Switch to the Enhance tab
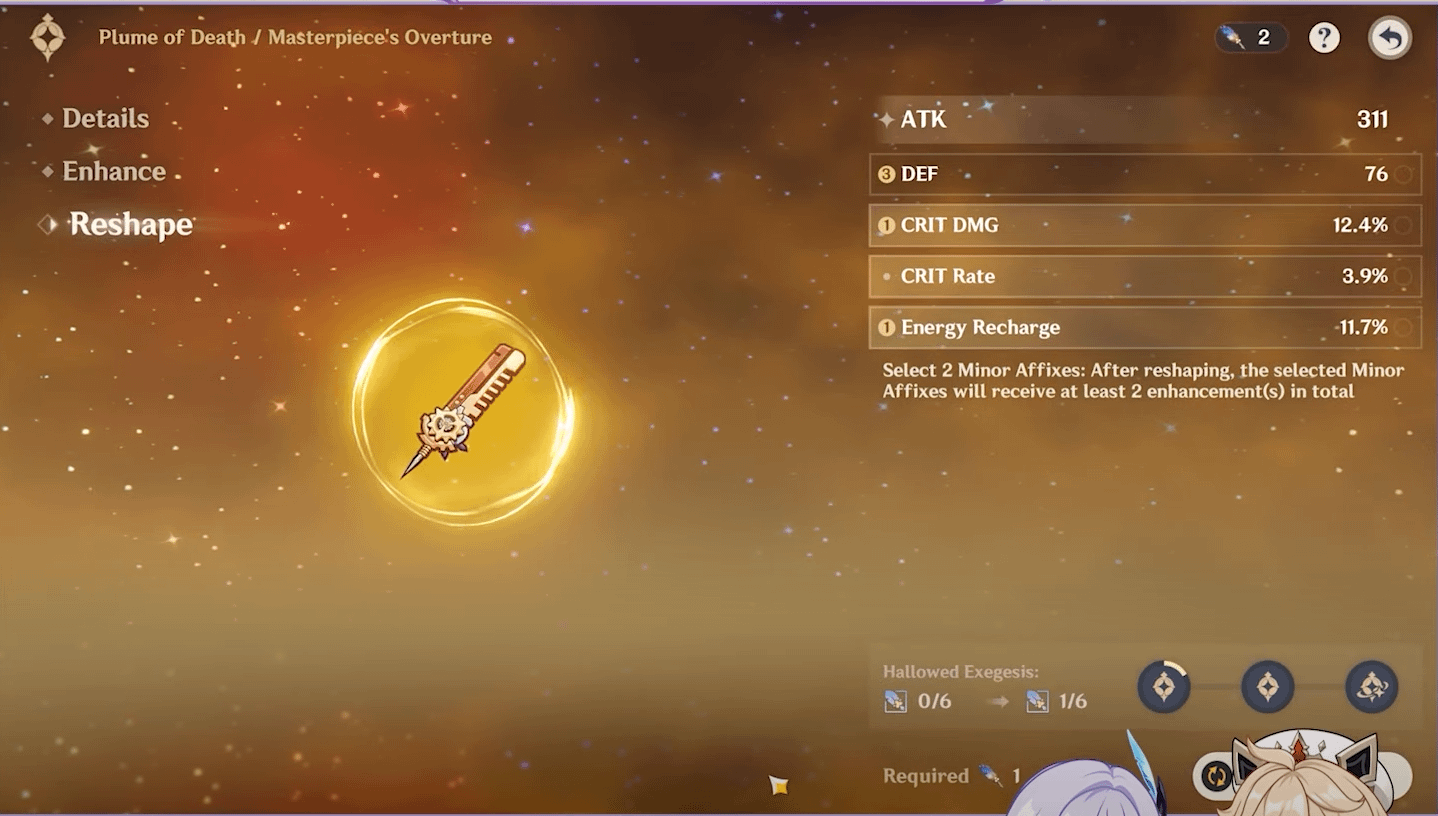This screenshot has width=1438, height=816. 113,171
